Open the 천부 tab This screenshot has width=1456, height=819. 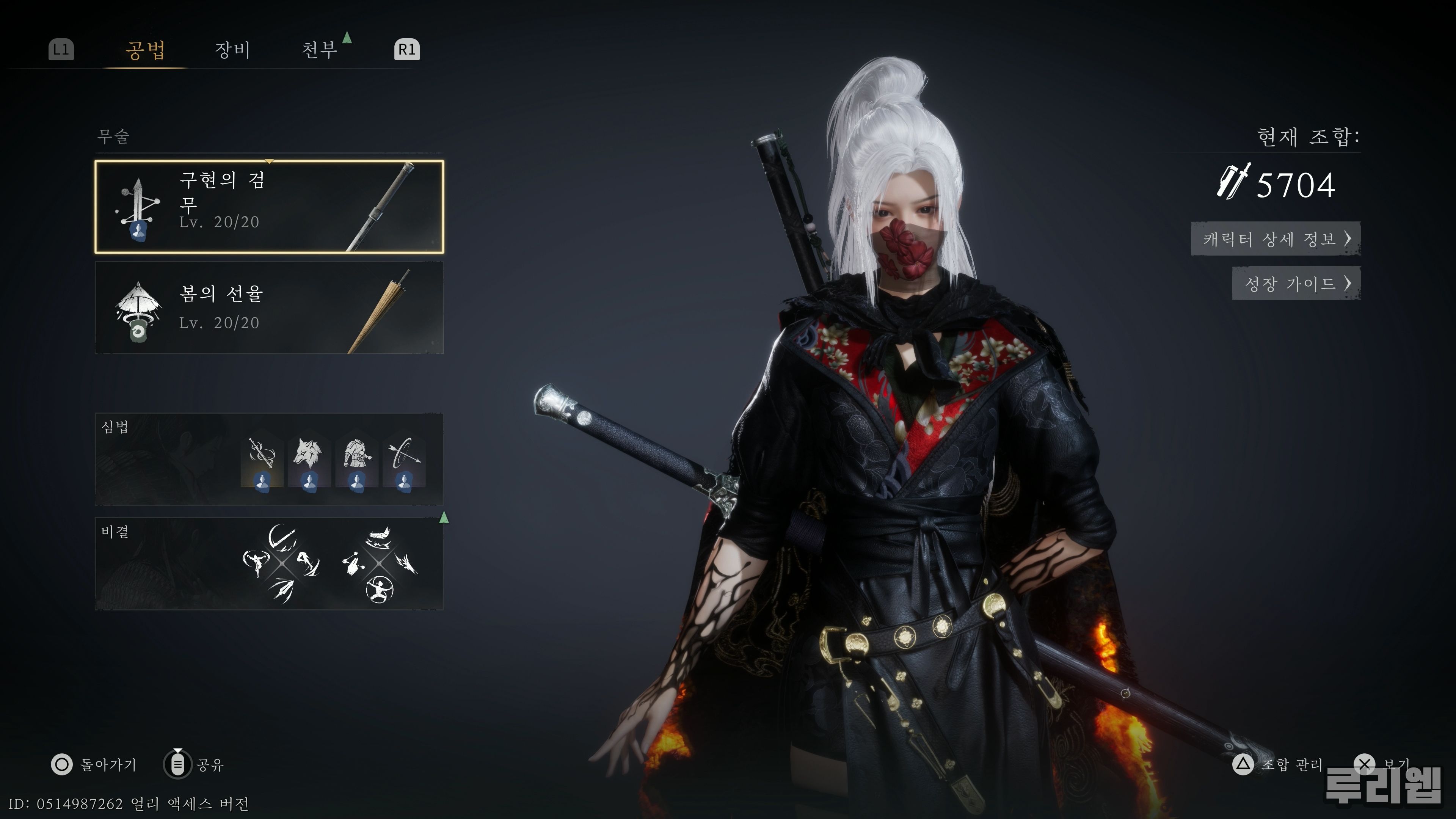(319, 50)
